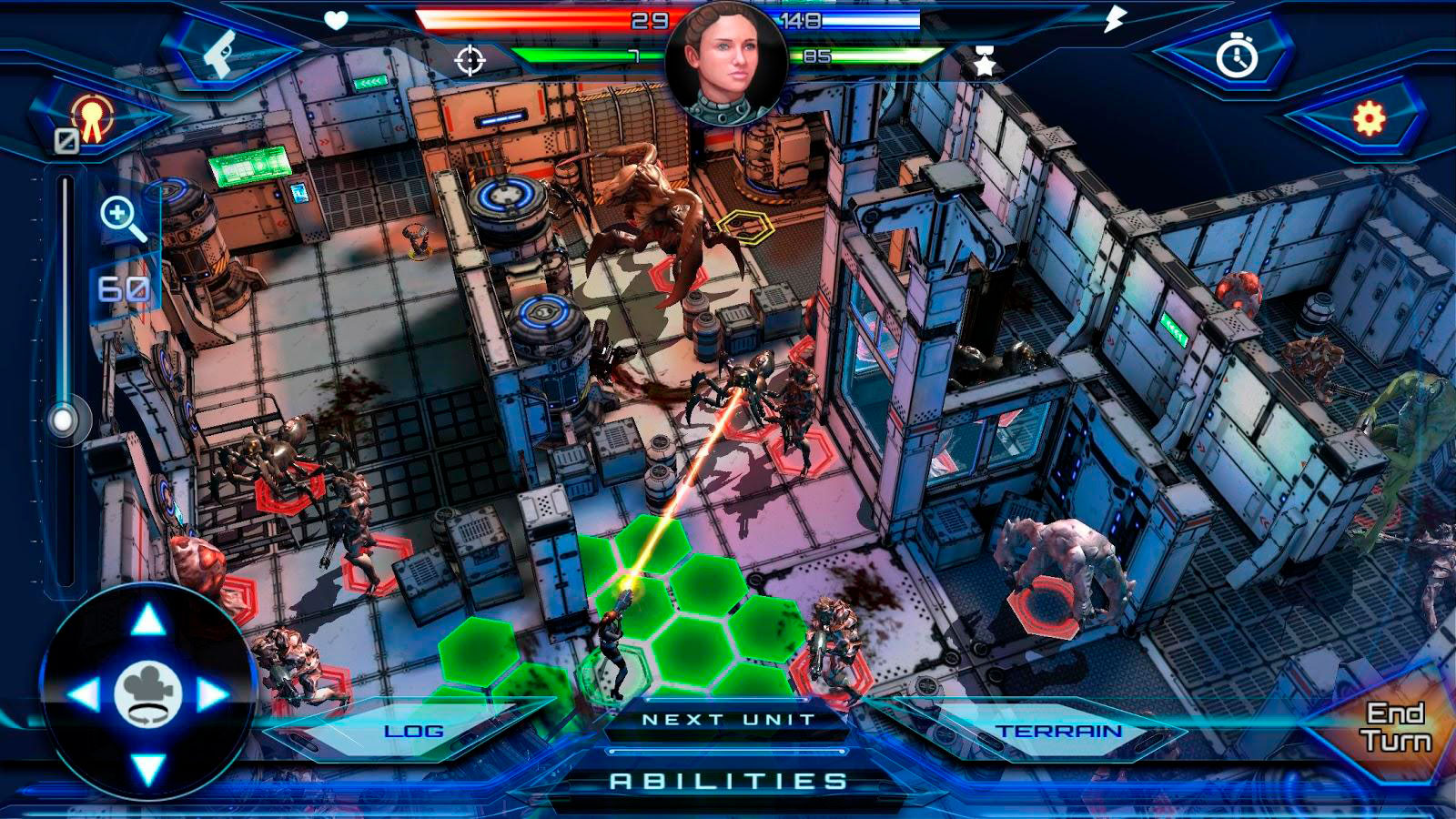1456x819 pixels.
Task: Select the pistol weapon icon
Action: point(218,55)
